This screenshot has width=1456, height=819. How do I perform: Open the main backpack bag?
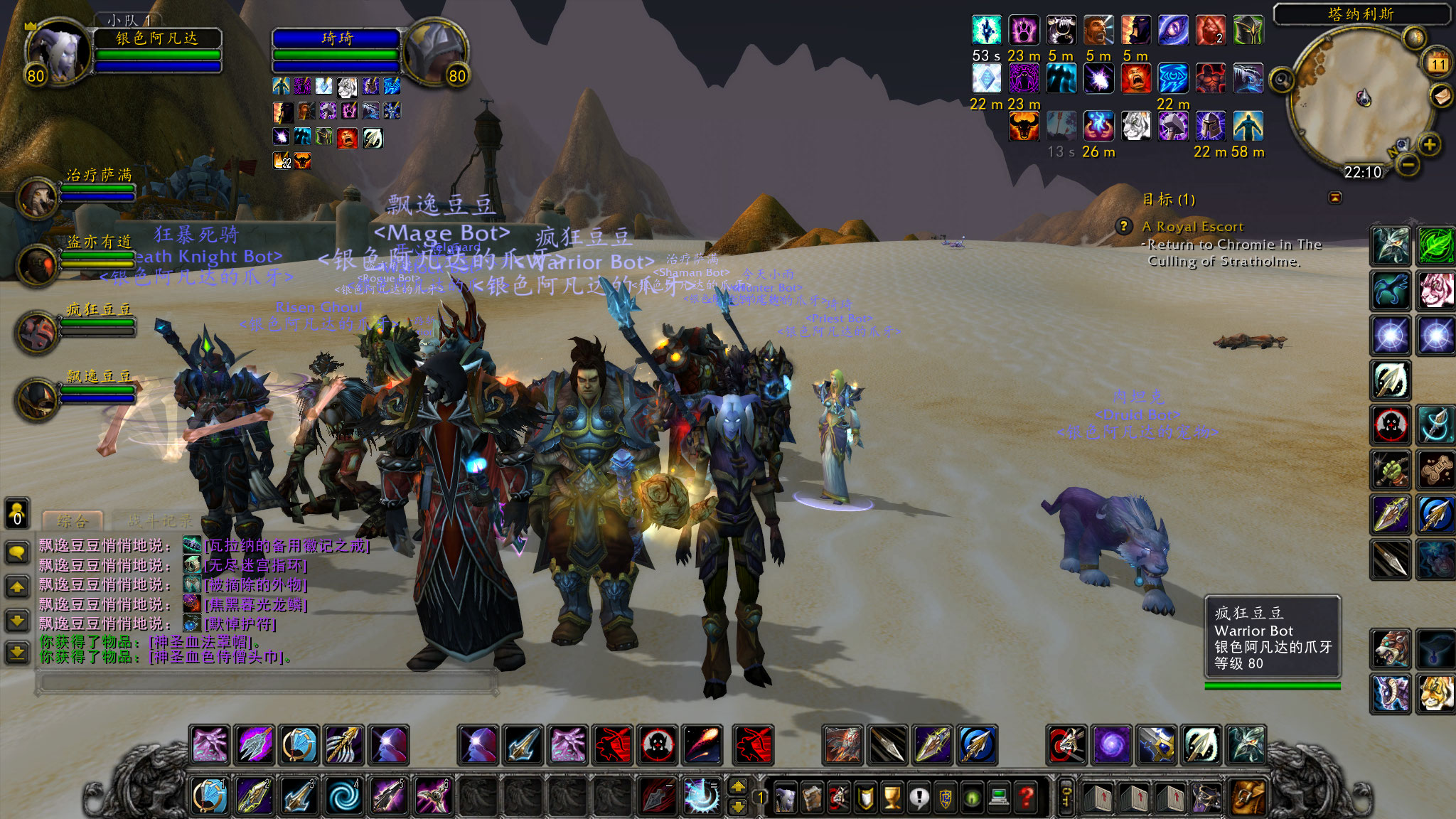(1248, 798)
